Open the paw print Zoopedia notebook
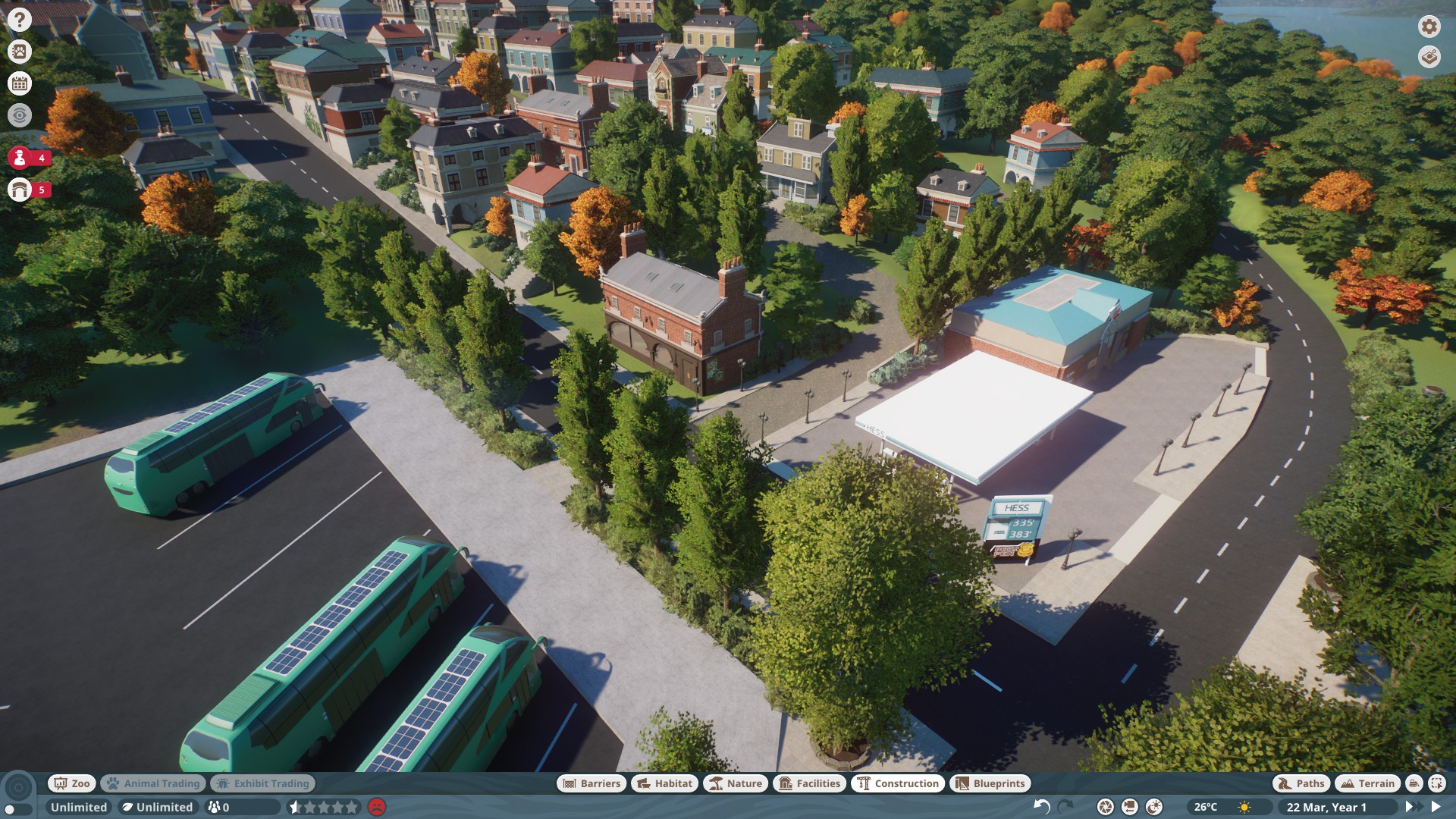This screenshot has height=819, width=1456. [x=20, y=52]
